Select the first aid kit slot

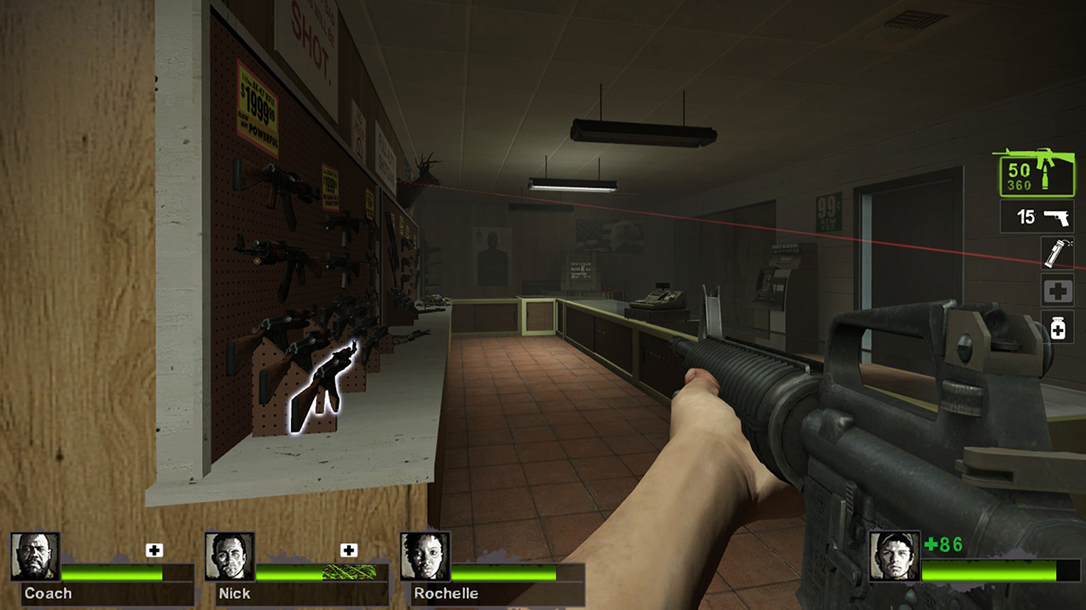1057,290
